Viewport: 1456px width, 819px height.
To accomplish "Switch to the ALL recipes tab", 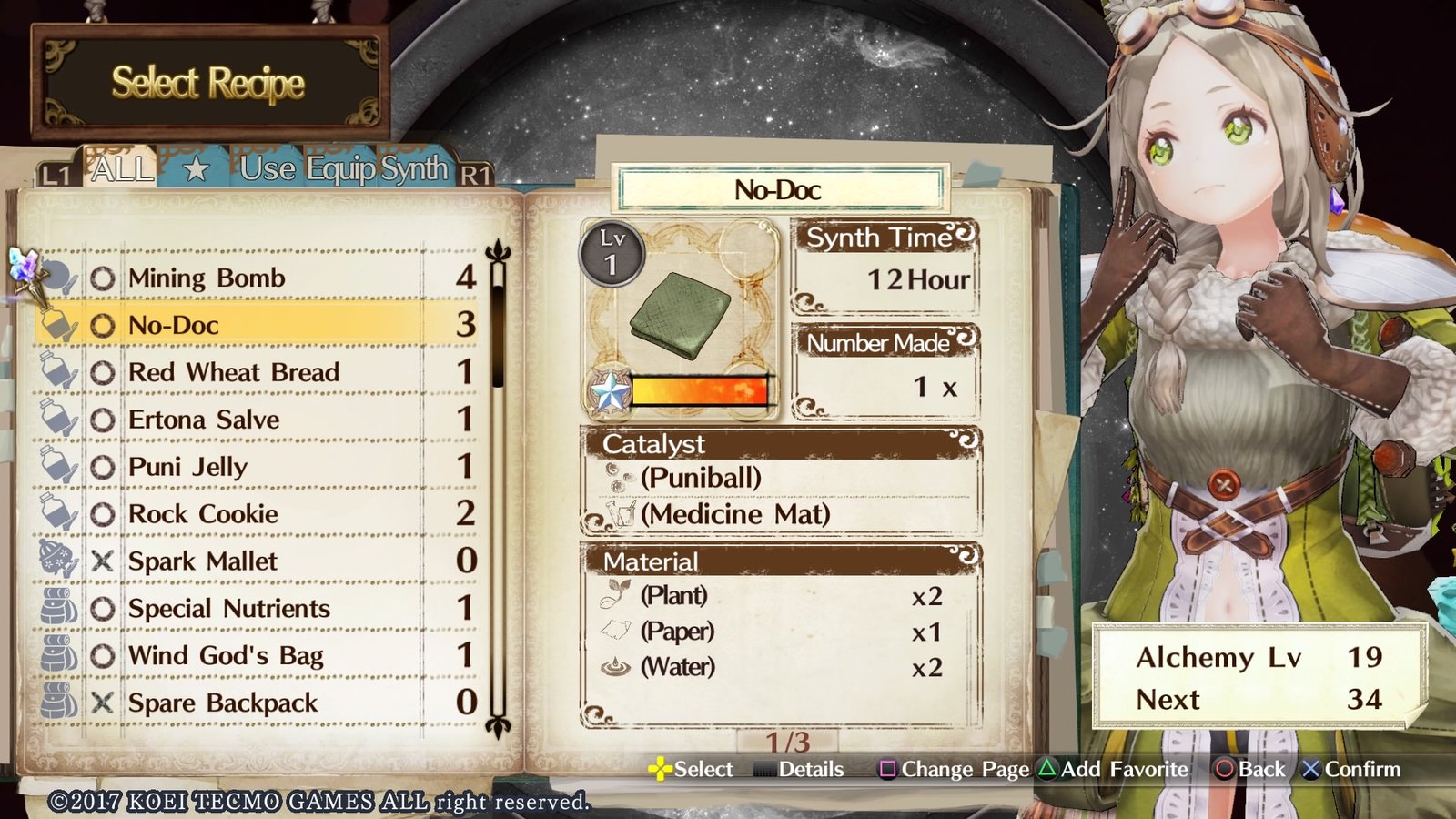I will 121,169.
